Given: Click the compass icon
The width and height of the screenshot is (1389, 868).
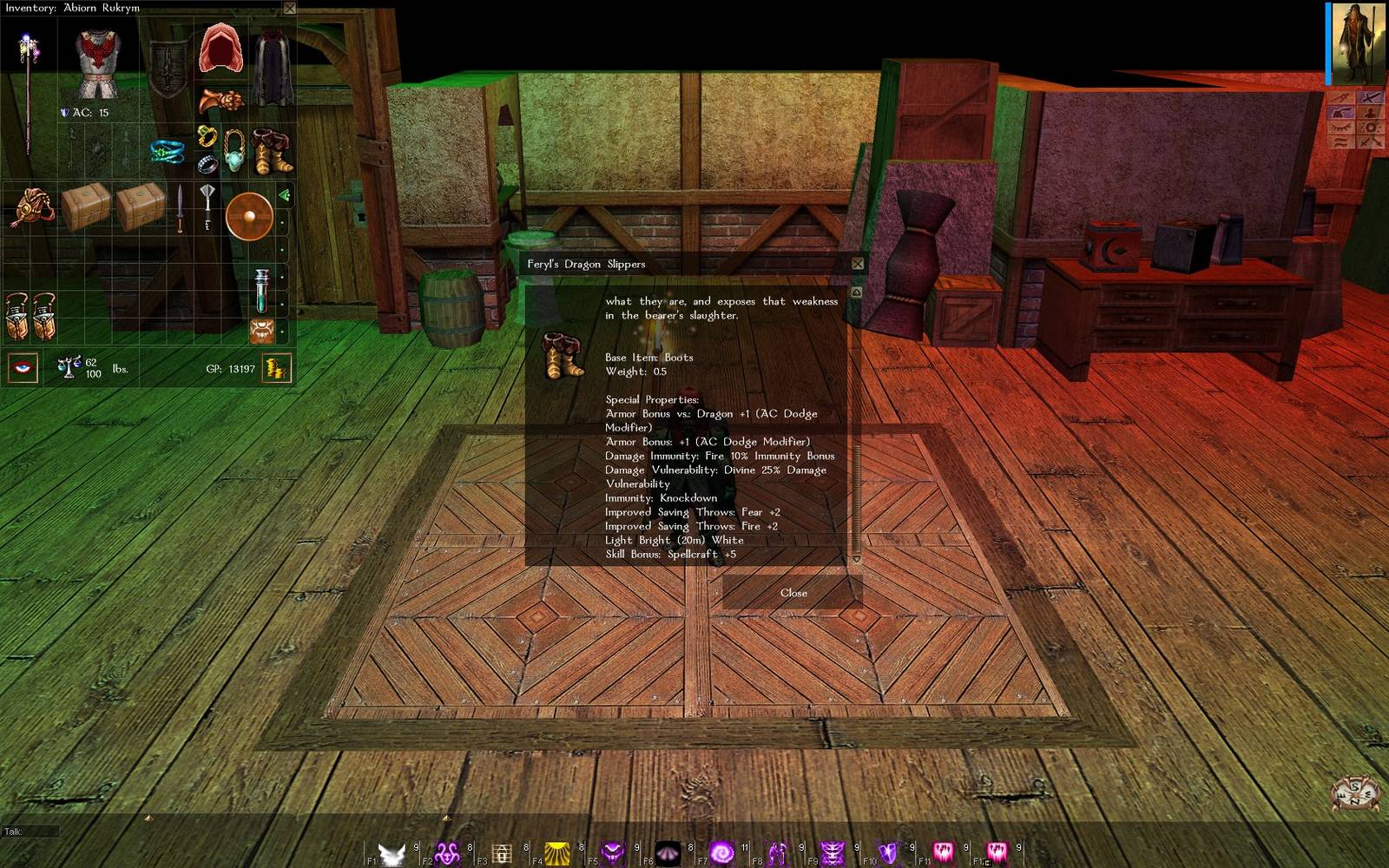Looking at the screenshot, I should (x=1355, y=793).
